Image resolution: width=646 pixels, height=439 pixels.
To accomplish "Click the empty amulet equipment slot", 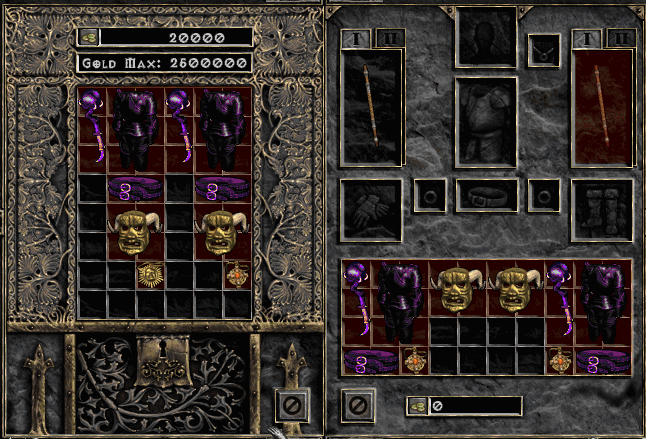I will pyautogui.click(x=543, y=47).
